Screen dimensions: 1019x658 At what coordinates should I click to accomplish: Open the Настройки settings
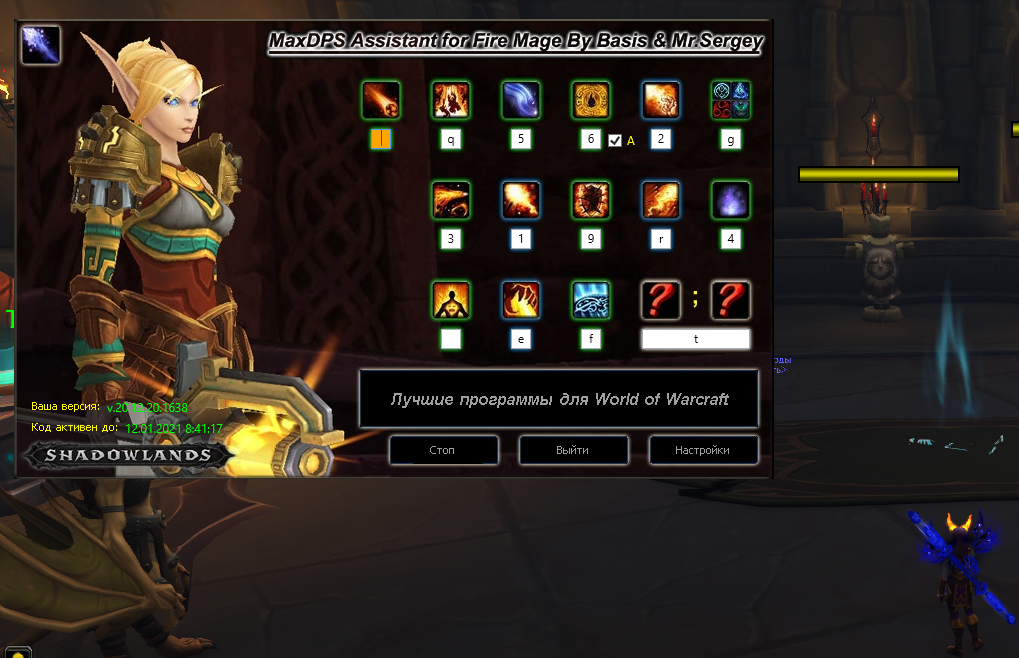[x=703, y=450]
